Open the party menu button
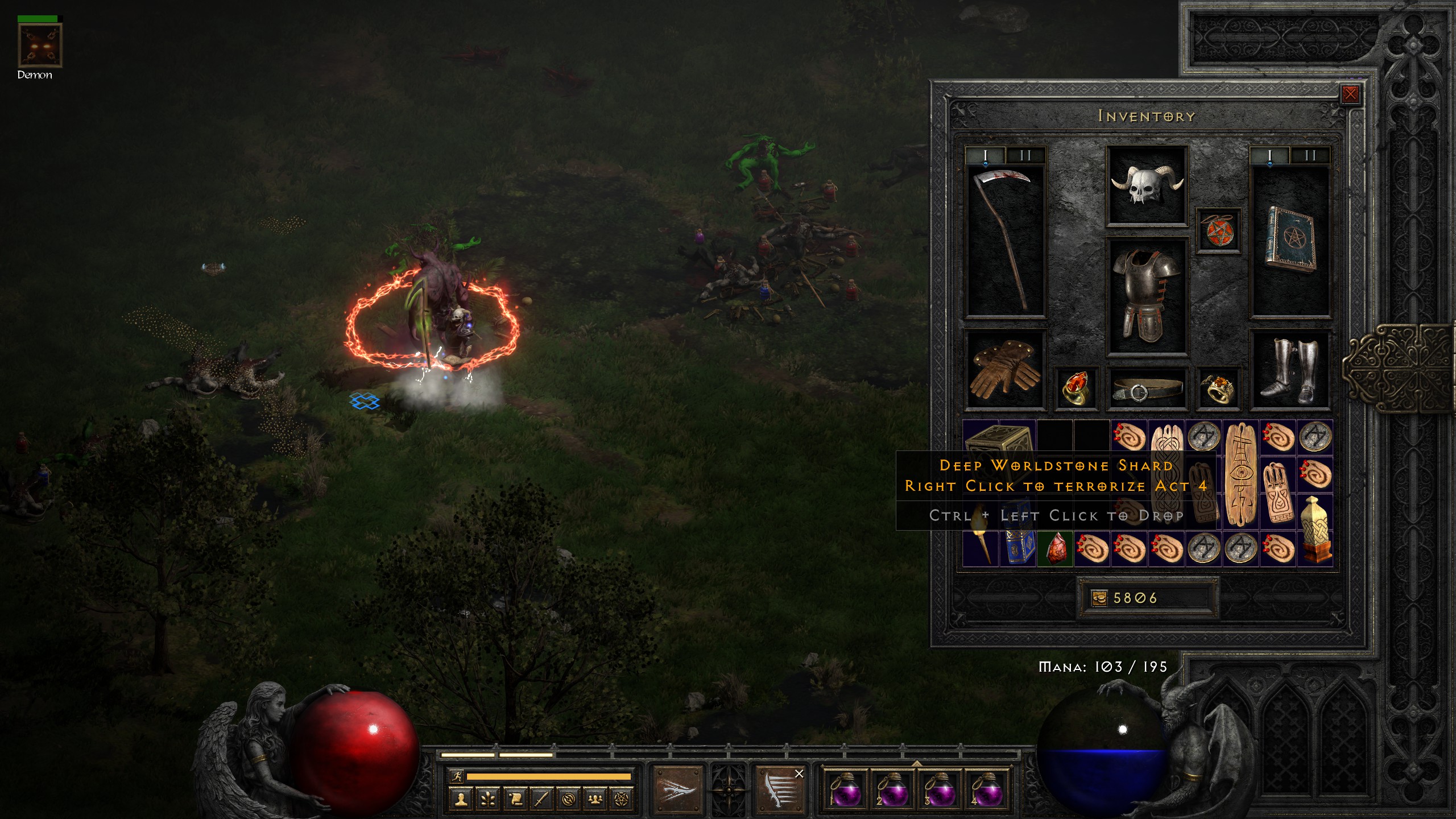Image resolution: width=1456 pixels, height=819 pixels. 595,800
